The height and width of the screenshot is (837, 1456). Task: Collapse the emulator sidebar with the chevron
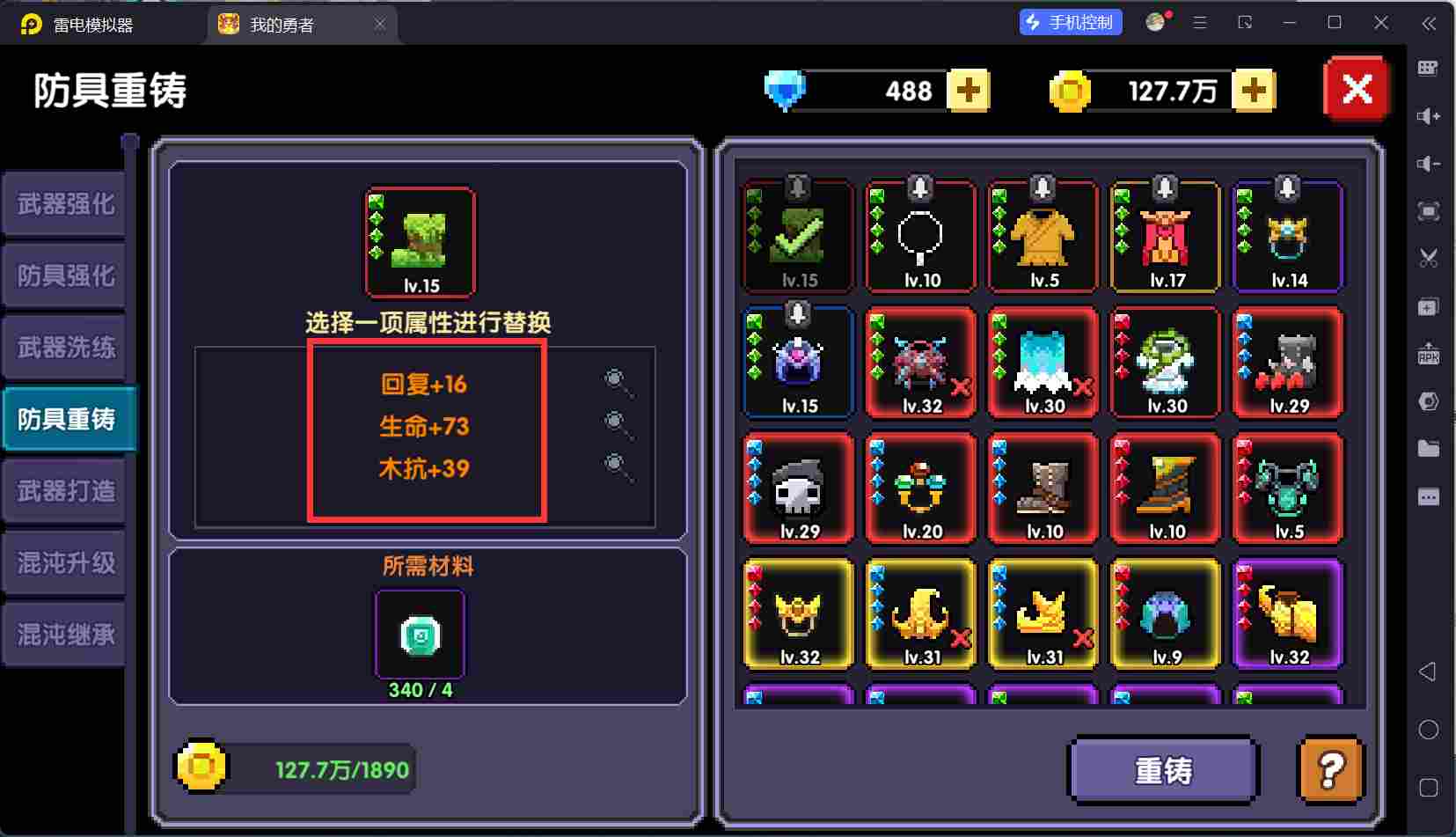point(1430,24)
